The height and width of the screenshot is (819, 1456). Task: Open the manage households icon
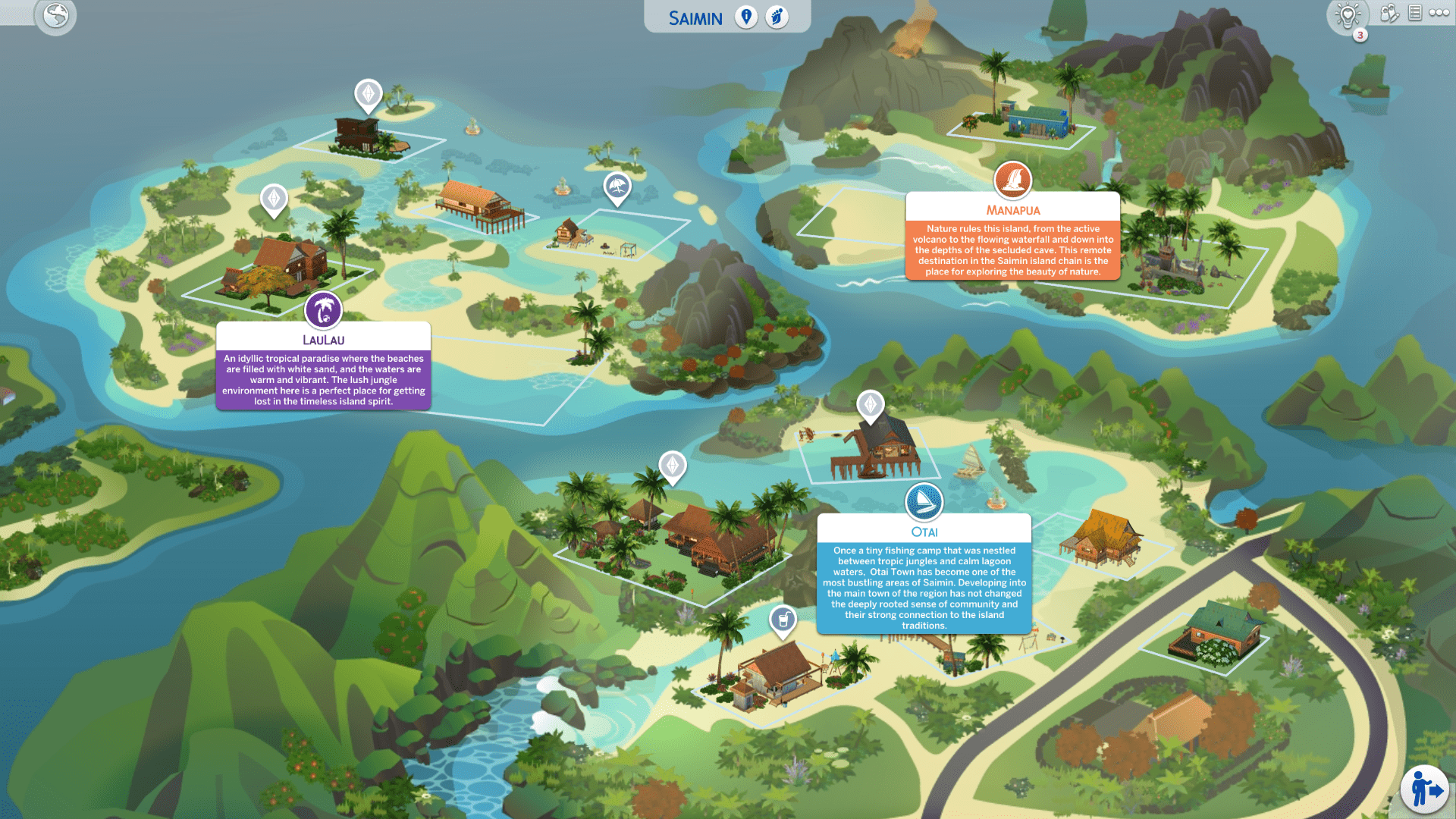(1389, 14)
